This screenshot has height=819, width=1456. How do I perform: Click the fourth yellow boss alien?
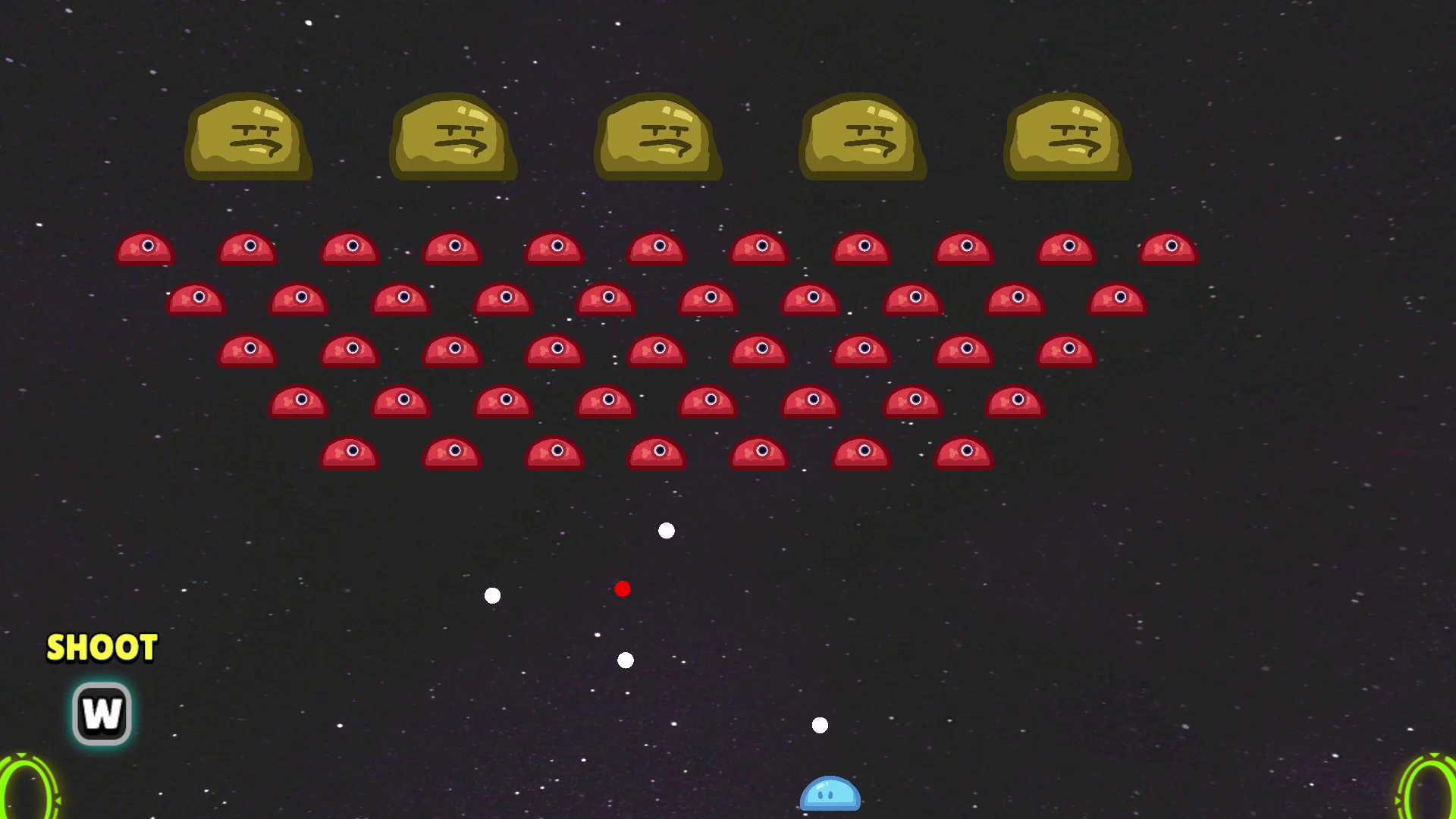862,138
